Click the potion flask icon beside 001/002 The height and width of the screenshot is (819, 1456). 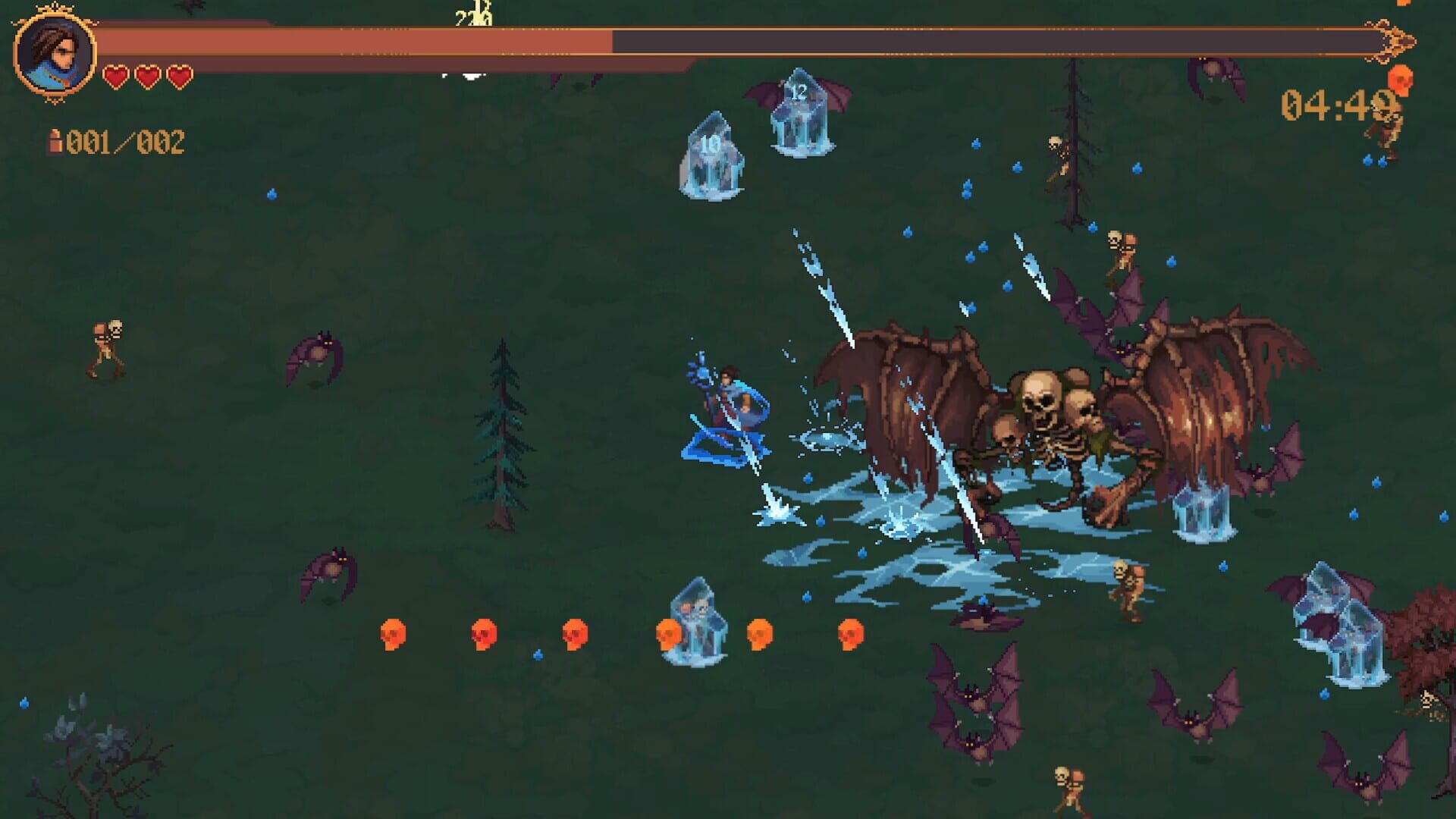point(55,140)
